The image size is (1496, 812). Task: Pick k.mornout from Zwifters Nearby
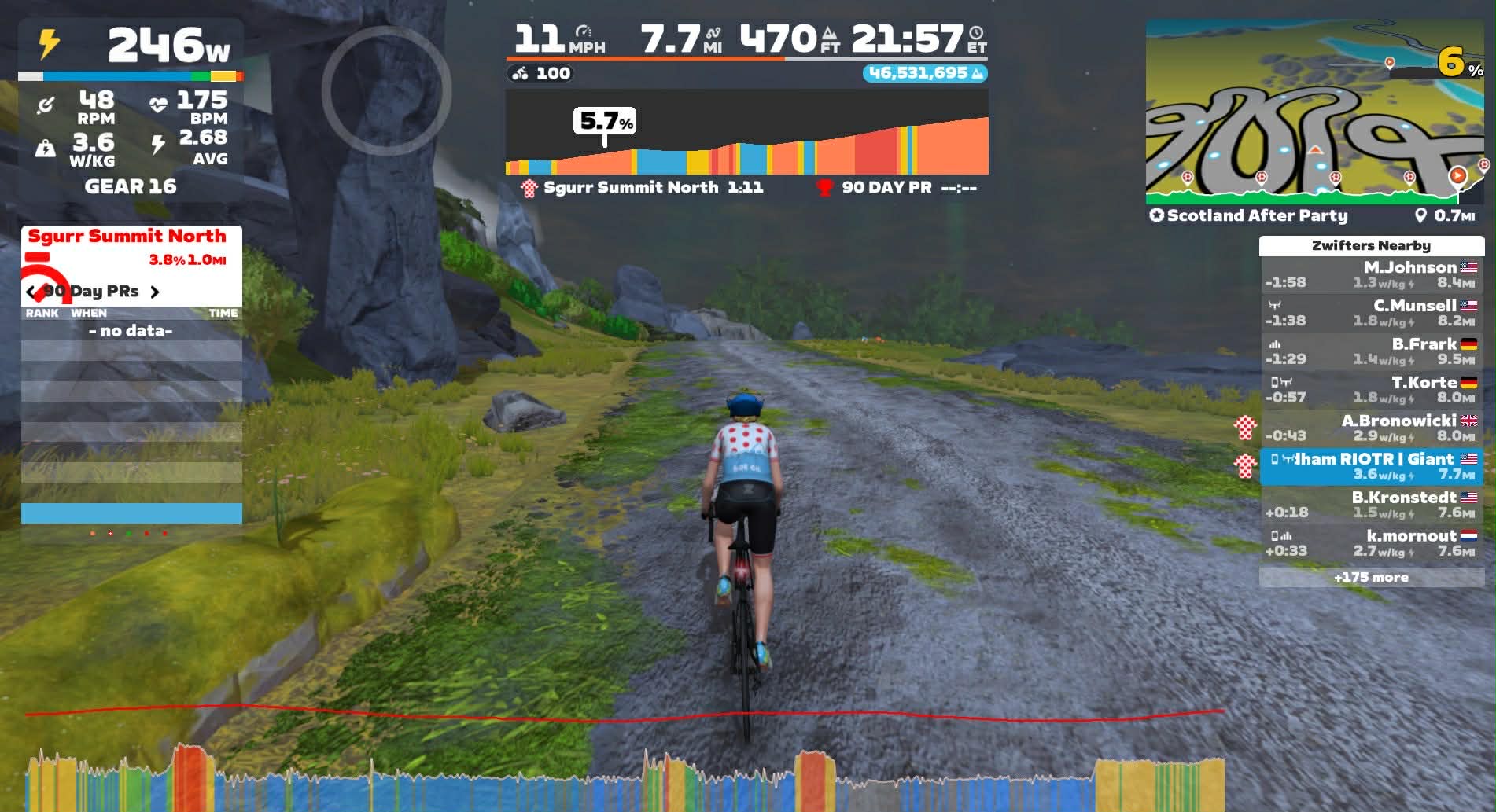point(1371,543)
